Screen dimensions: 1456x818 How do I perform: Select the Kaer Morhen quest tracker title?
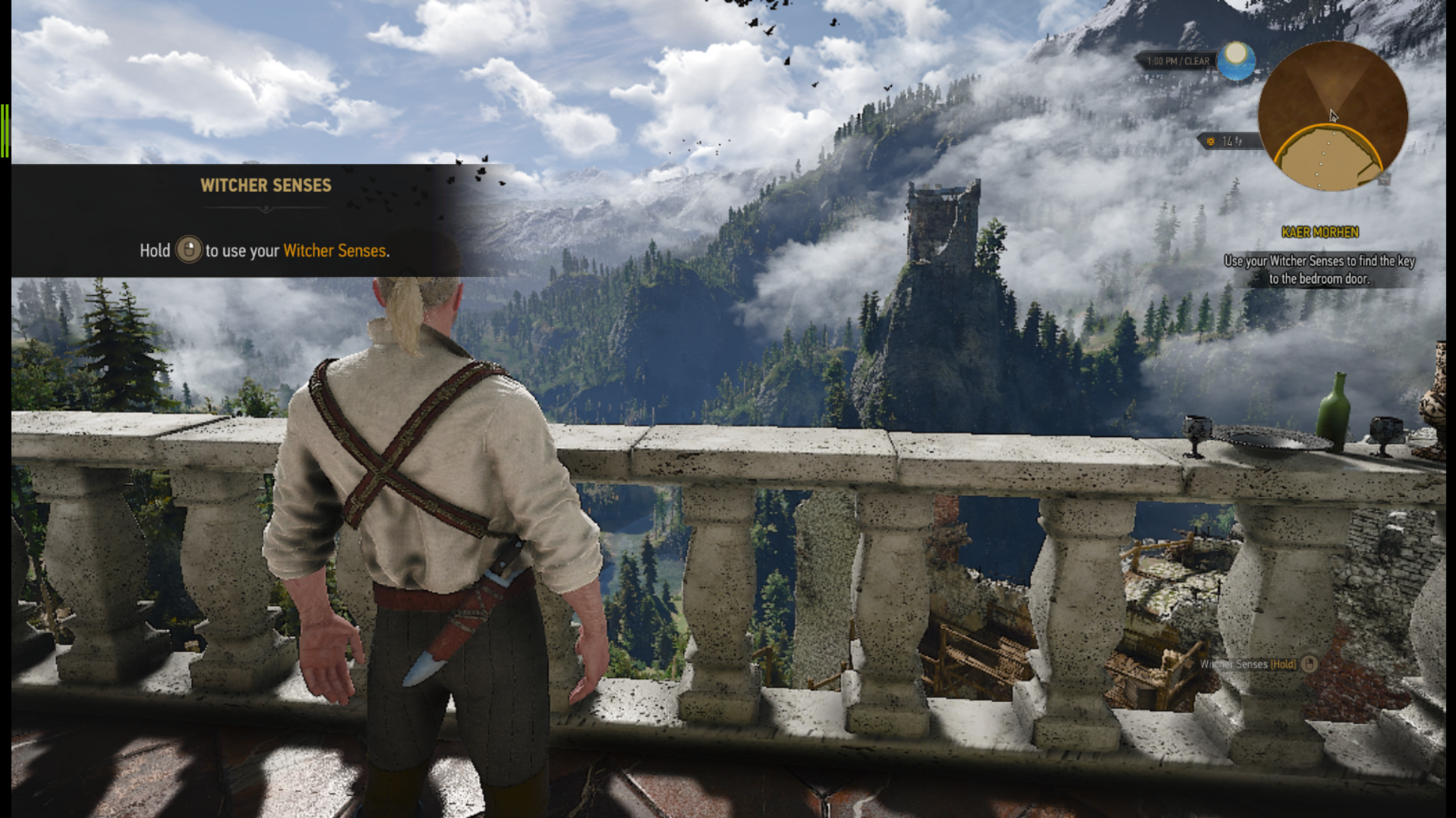1319,232
